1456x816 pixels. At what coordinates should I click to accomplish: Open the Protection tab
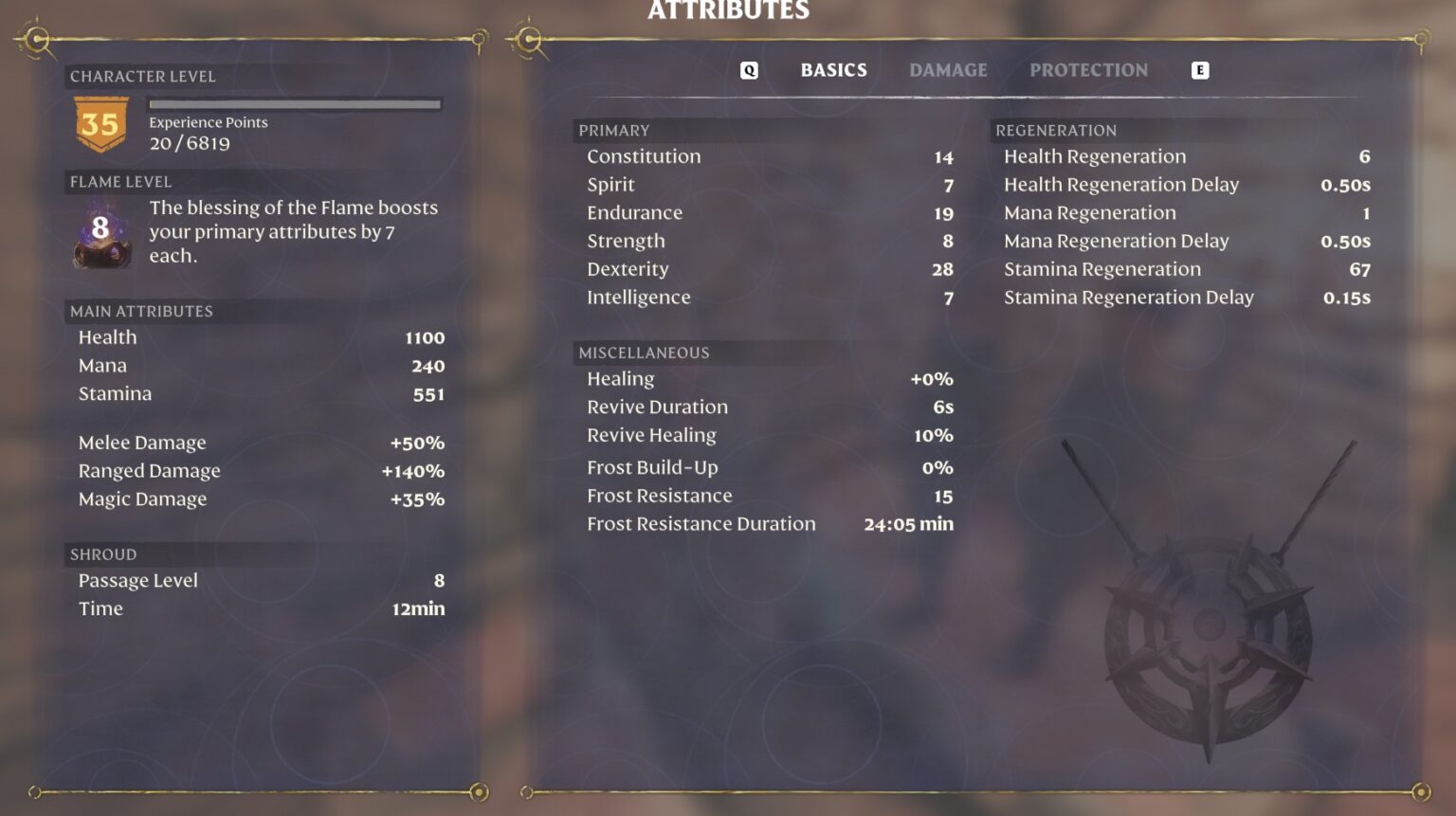click(1088, 69)
